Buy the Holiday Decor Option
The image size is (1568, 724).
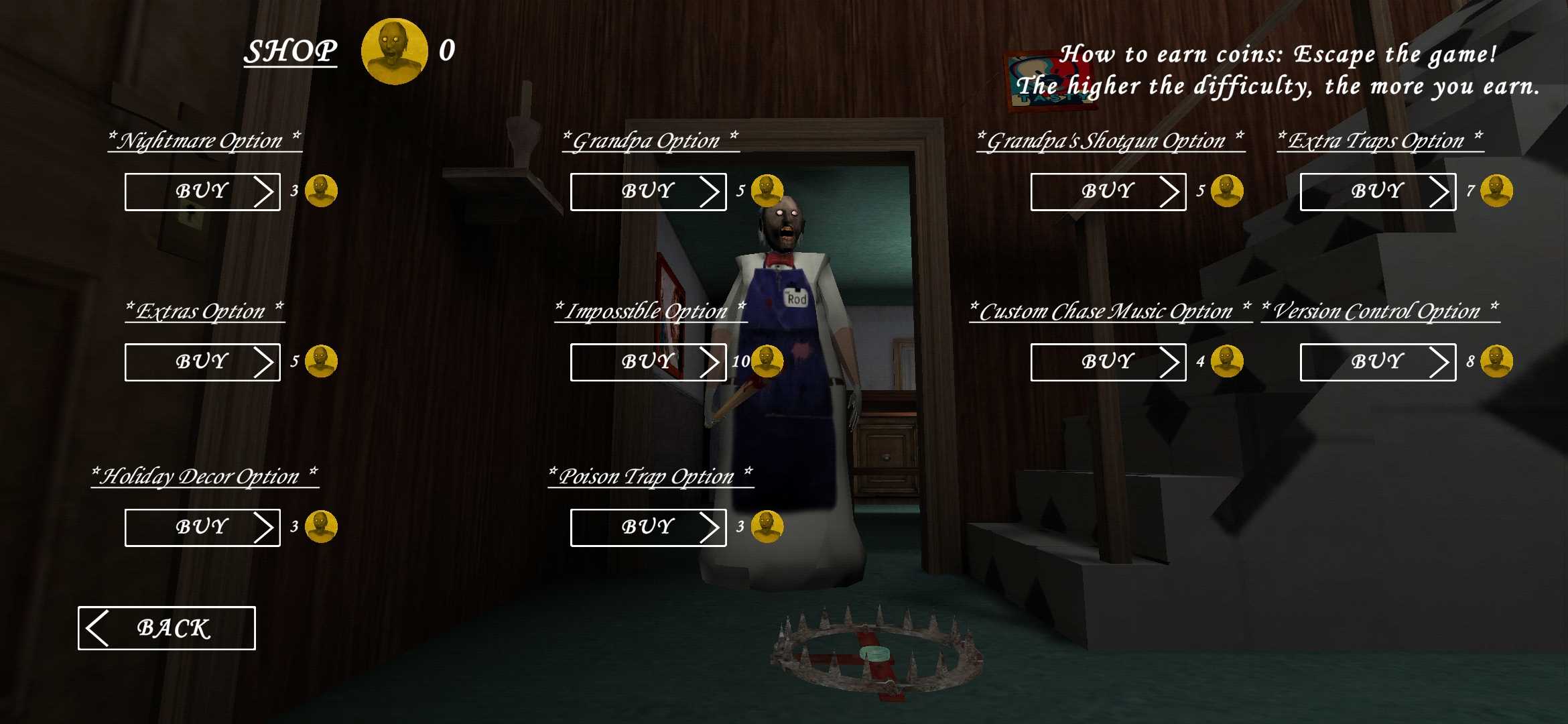202,528
